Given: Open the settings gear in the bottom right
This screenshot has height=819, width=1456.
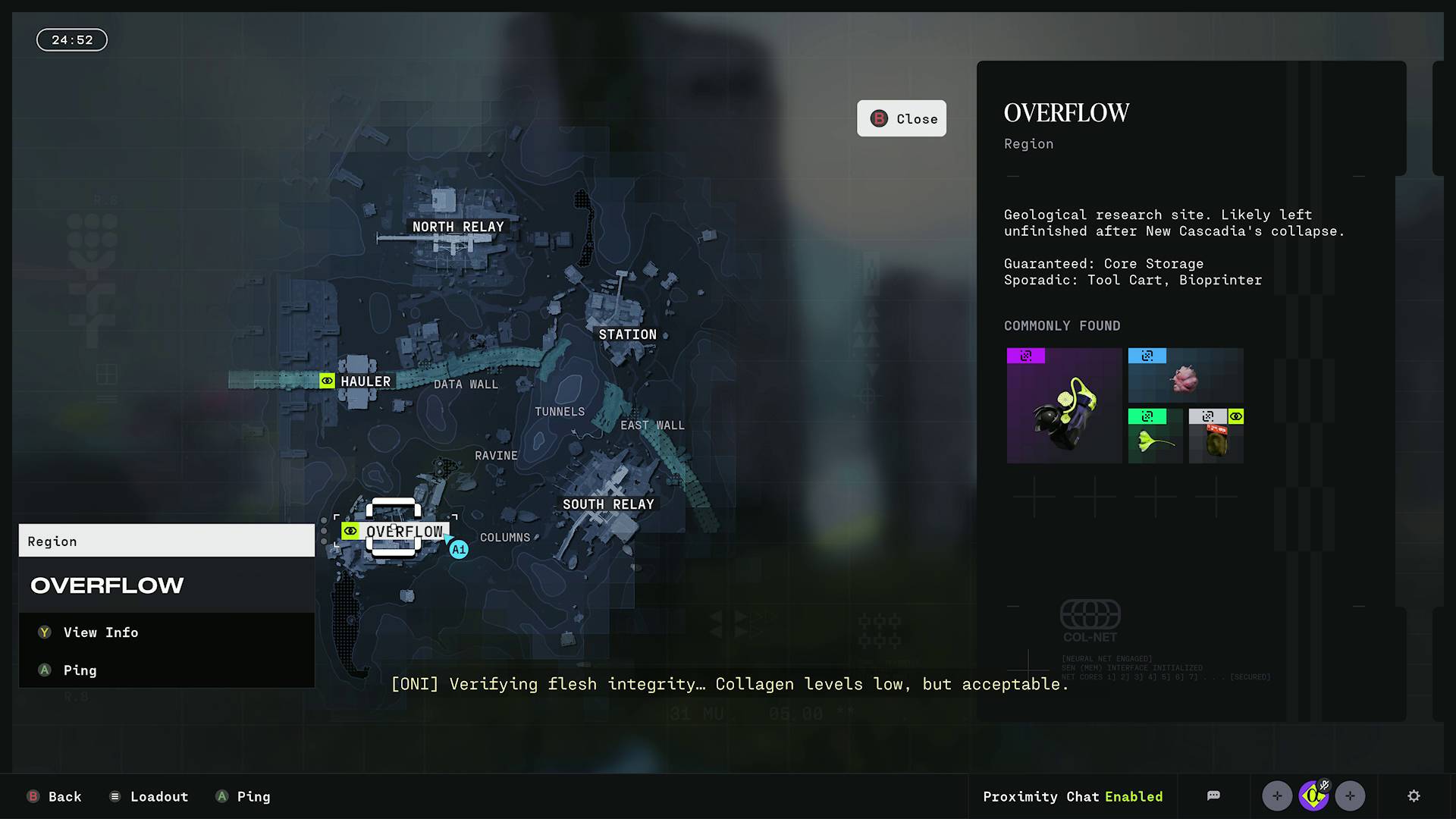Looking at the screenshot, I should pos(1414,795).
